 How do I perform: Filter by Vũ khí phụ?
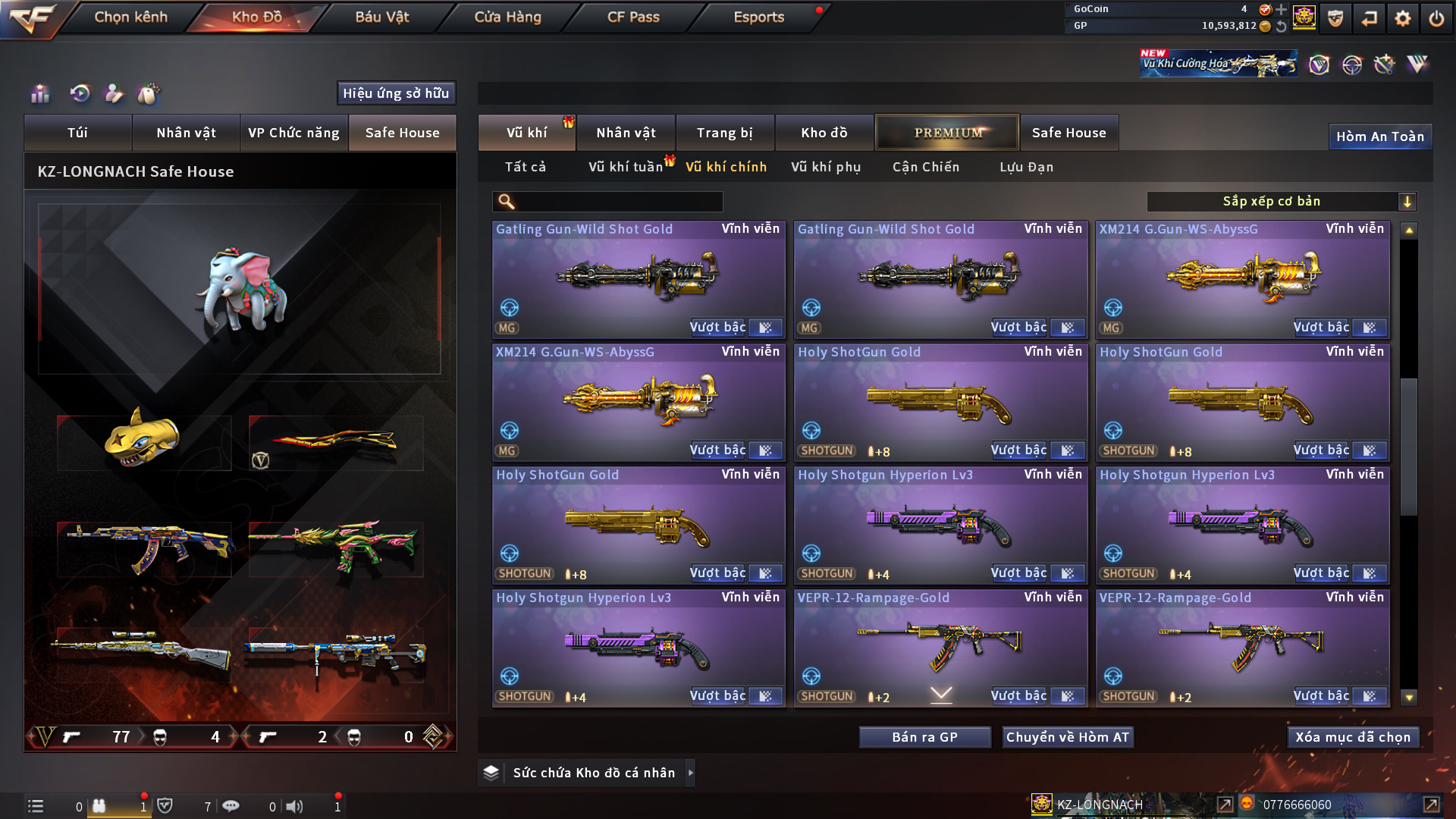click(826, 167)
